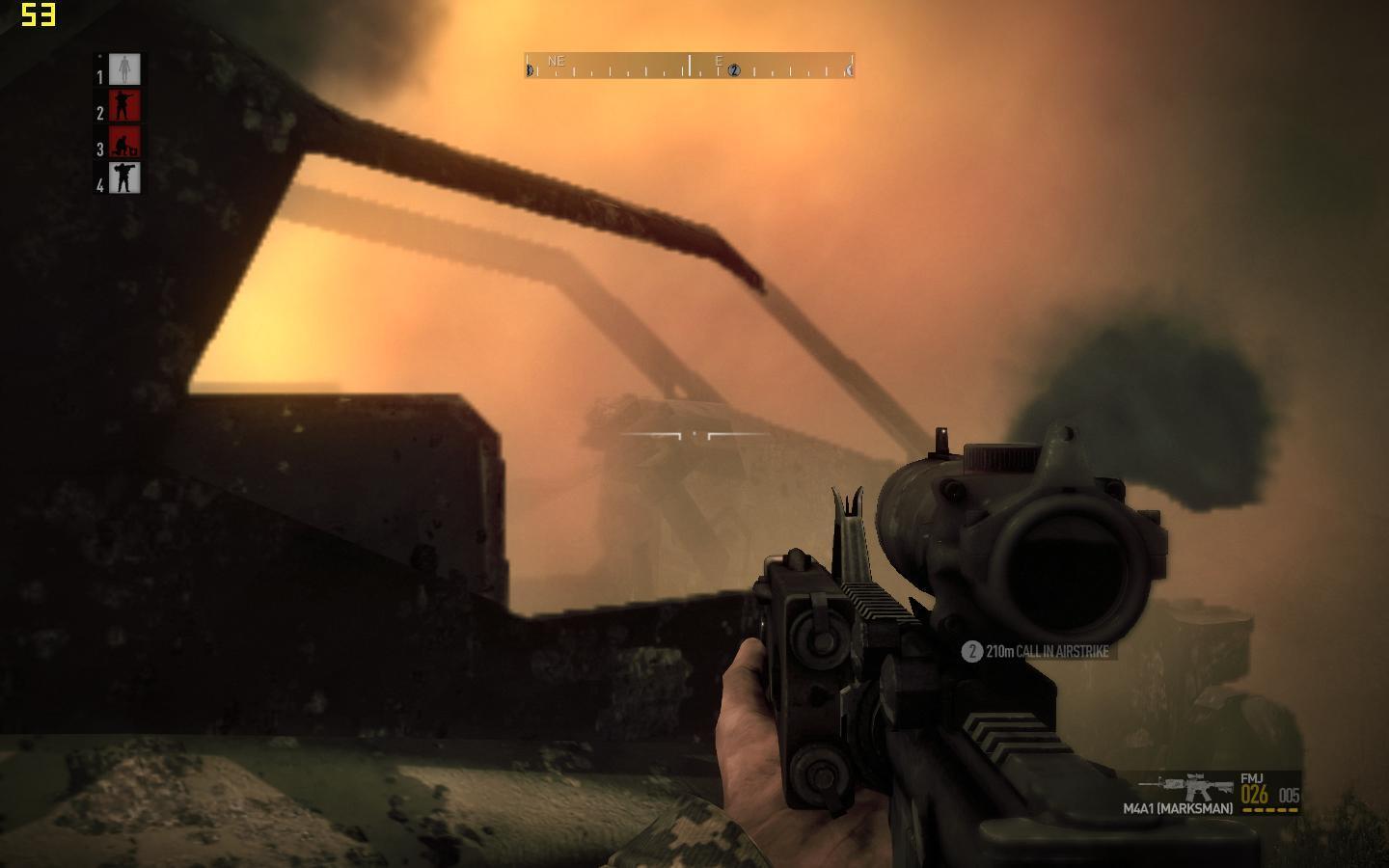This screenshot has height=868, width=1389.
Task: Choose squad member 3's red kneeling-soldier icon
Action: [124, 142]
